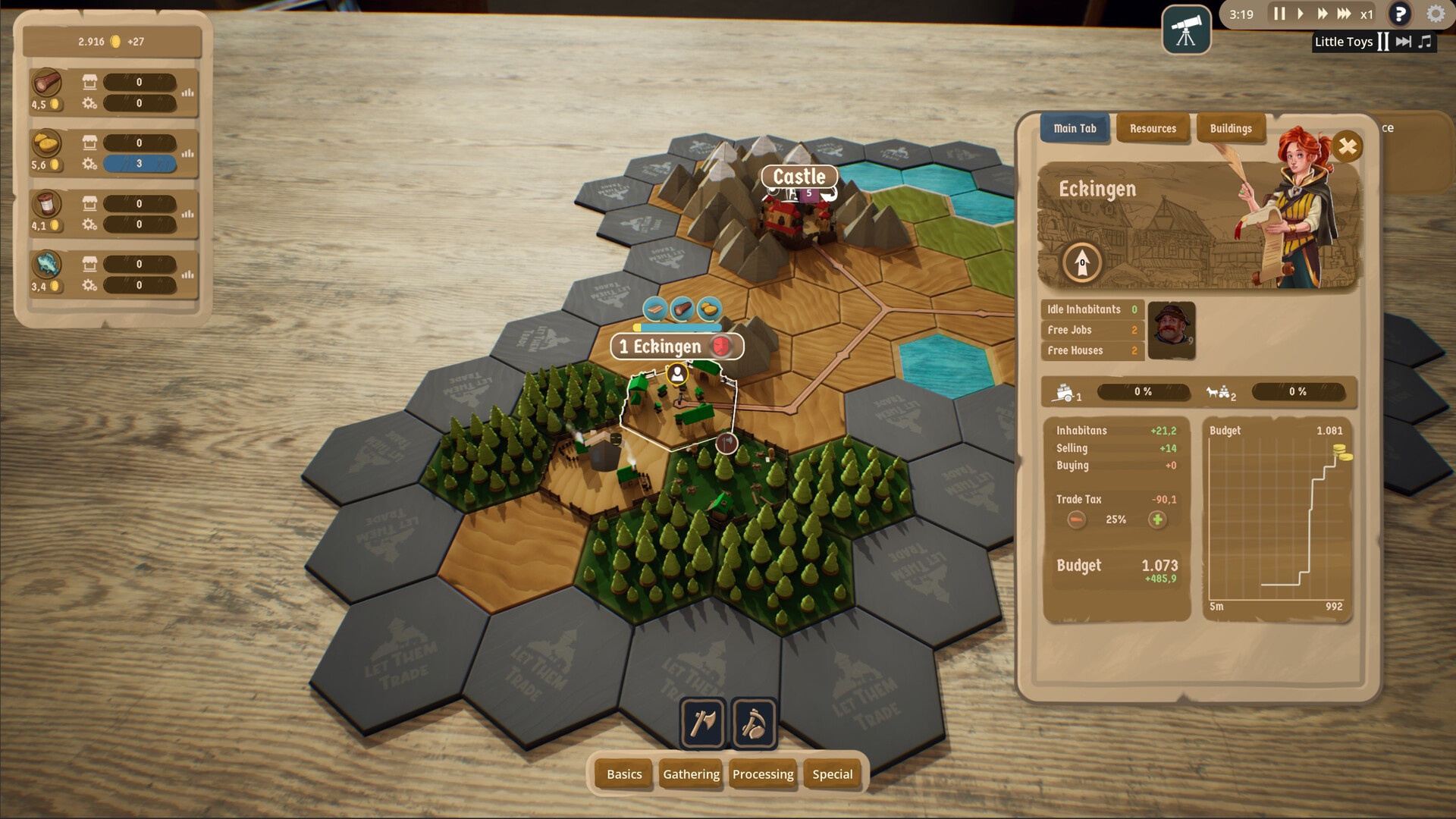The width and height of the screenshot is (1456, 819).
Task: Open the question mark help button
Action: coord(1400,14)
